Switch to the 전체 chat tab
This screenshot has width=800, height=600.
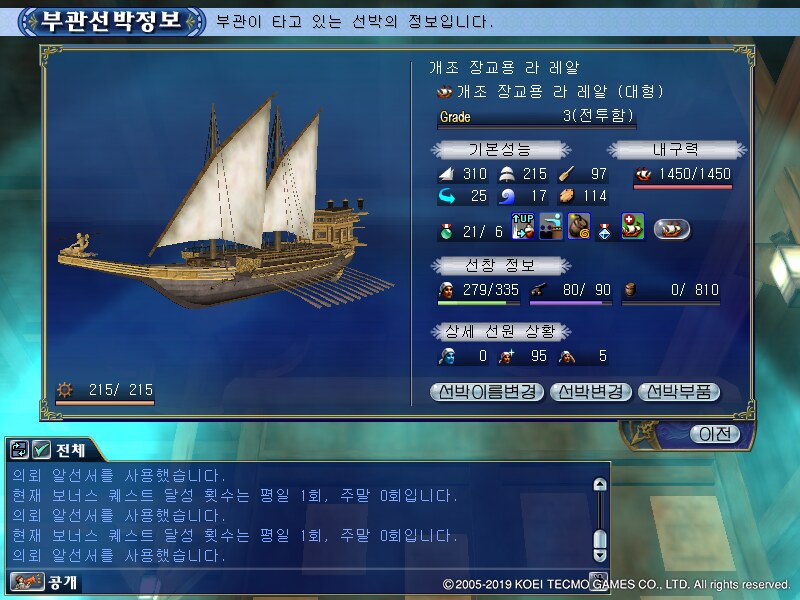69,450
